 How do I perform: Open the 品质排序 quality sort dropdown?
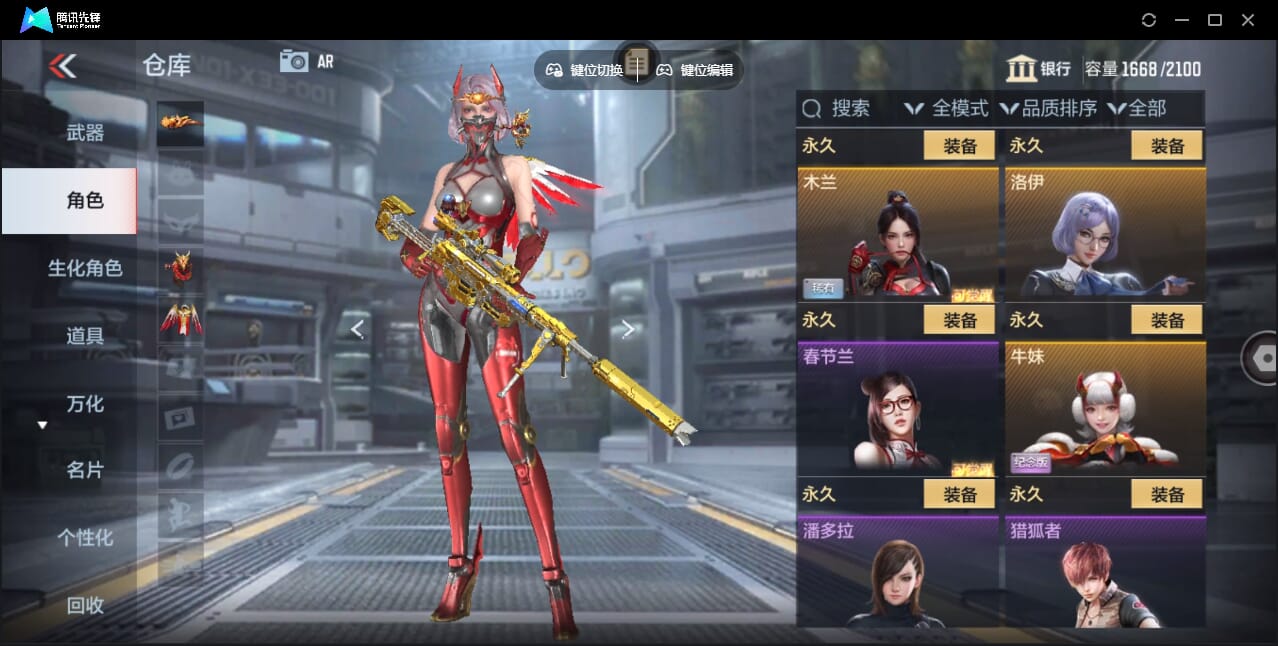coord(1050,108)
